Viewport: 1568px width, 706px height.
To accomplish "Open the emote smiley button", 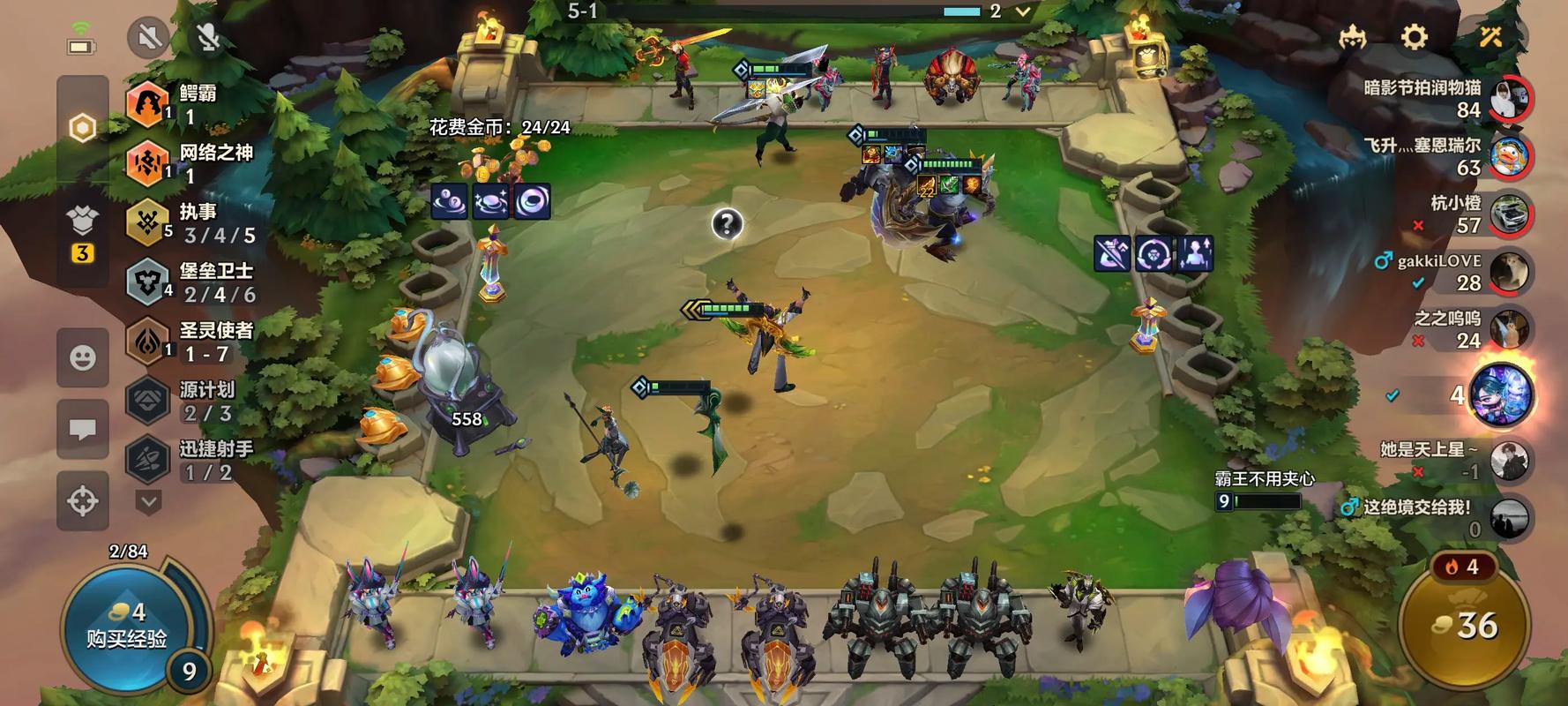I will click(x=83, y=357).
